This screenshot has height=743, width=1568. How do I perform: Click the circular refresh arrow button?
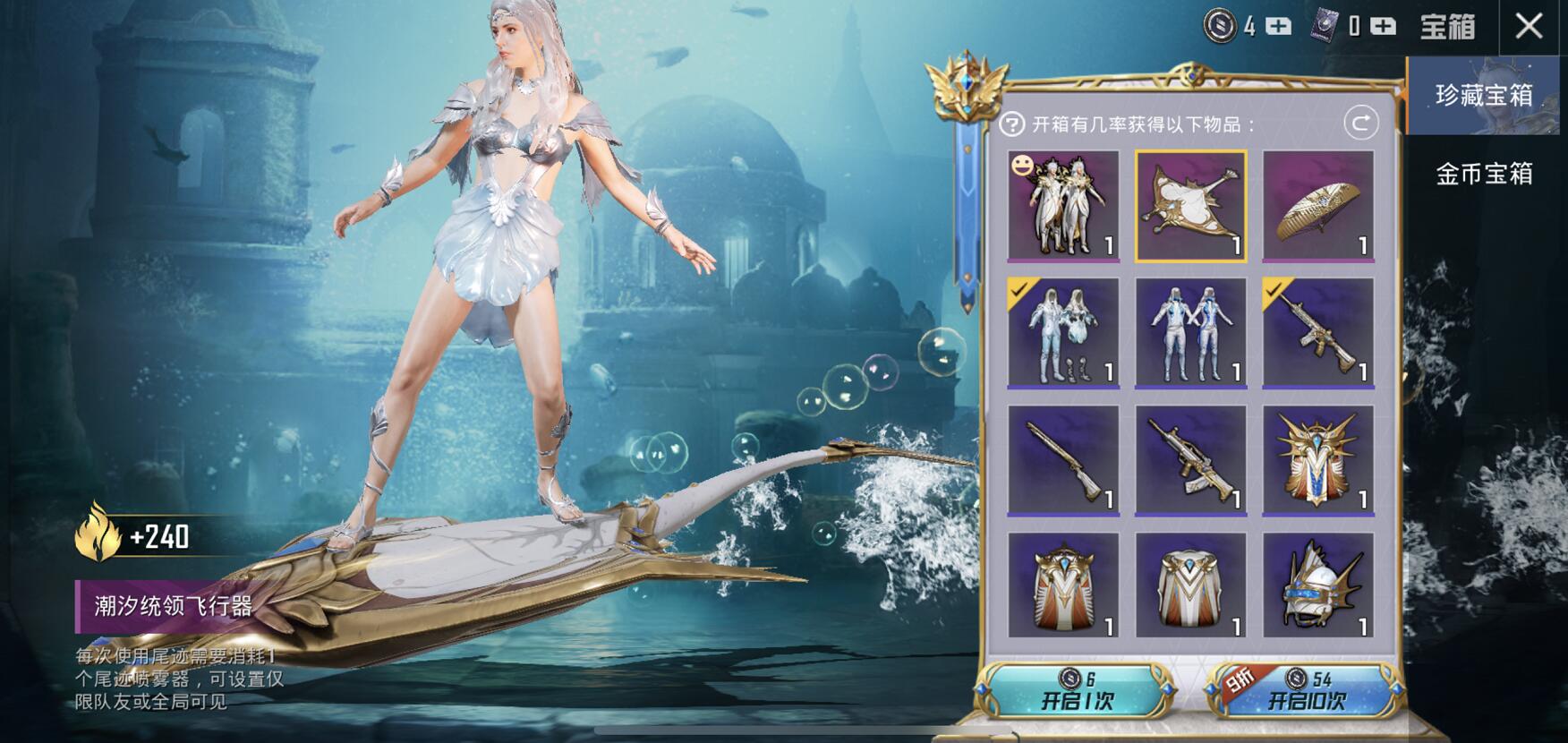tap(1360, 123)
